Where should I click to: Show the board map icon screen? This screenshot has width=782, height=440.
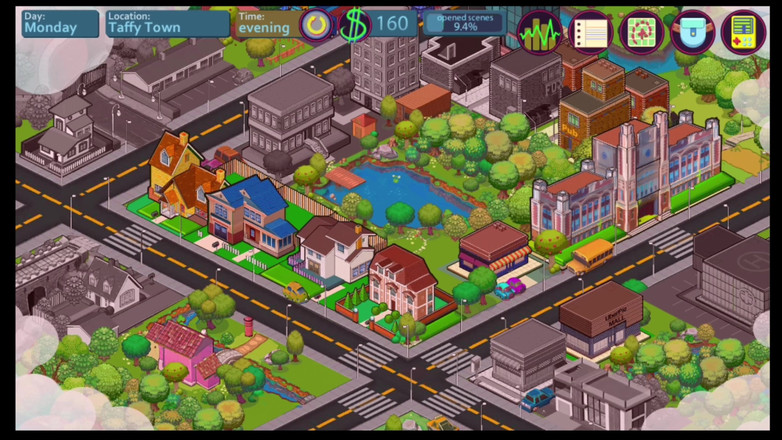pos(642,32)
